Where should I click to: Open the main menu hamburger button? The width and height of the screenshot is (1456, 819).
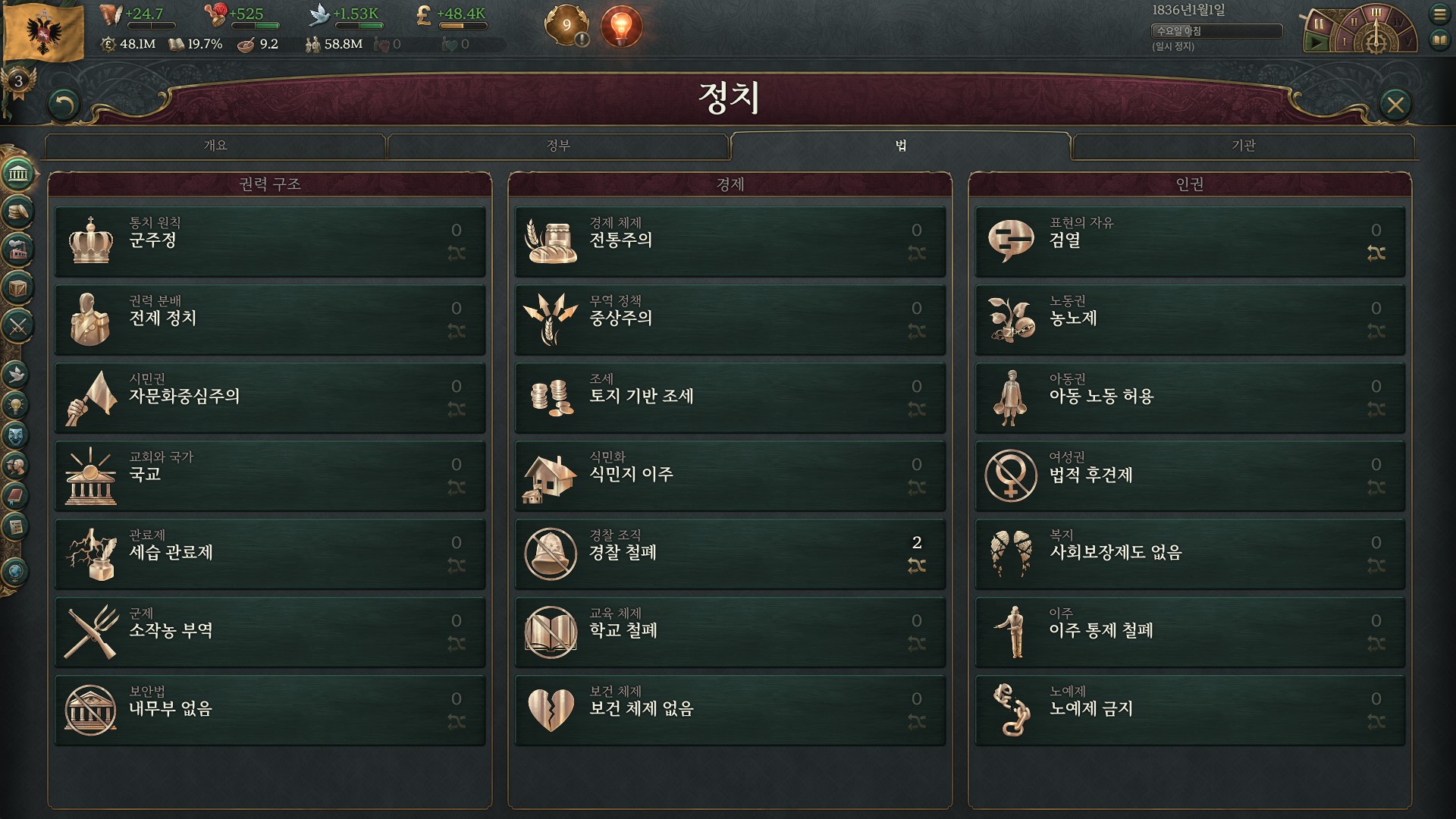(x=1439, y=14)
